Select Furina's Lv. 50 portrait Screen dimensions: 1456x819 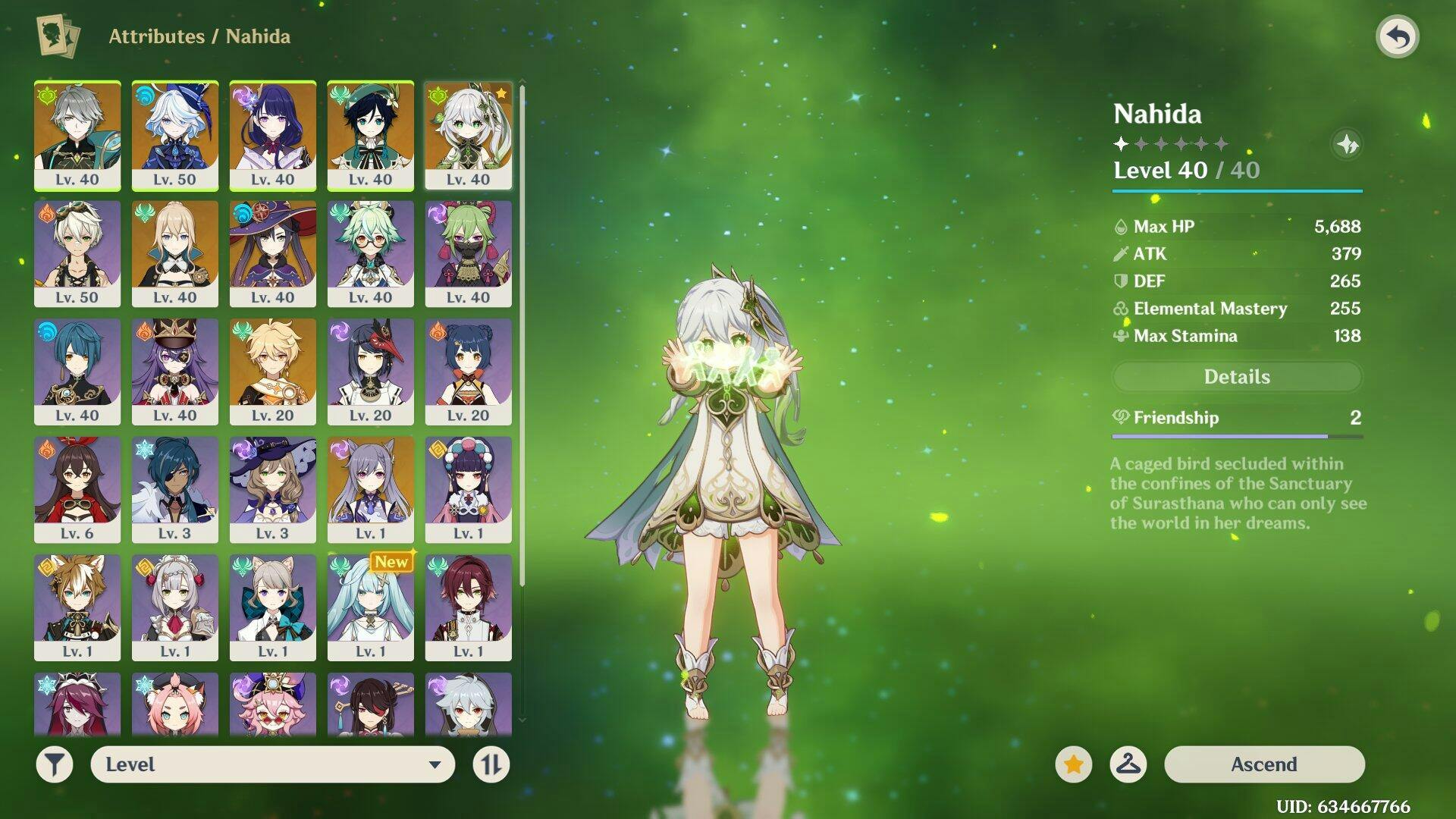pos(175,135)
